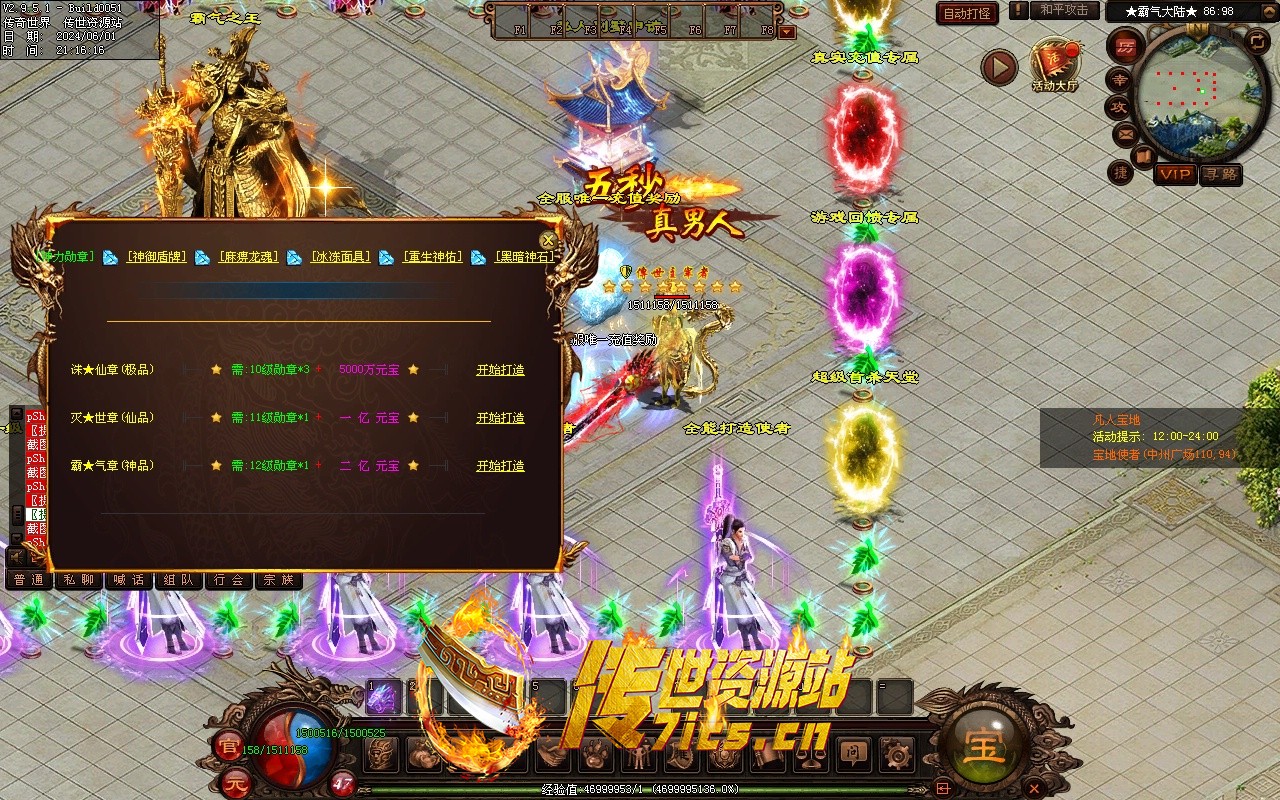Switch chat to 行会 guild tab

tap(229, 580)
